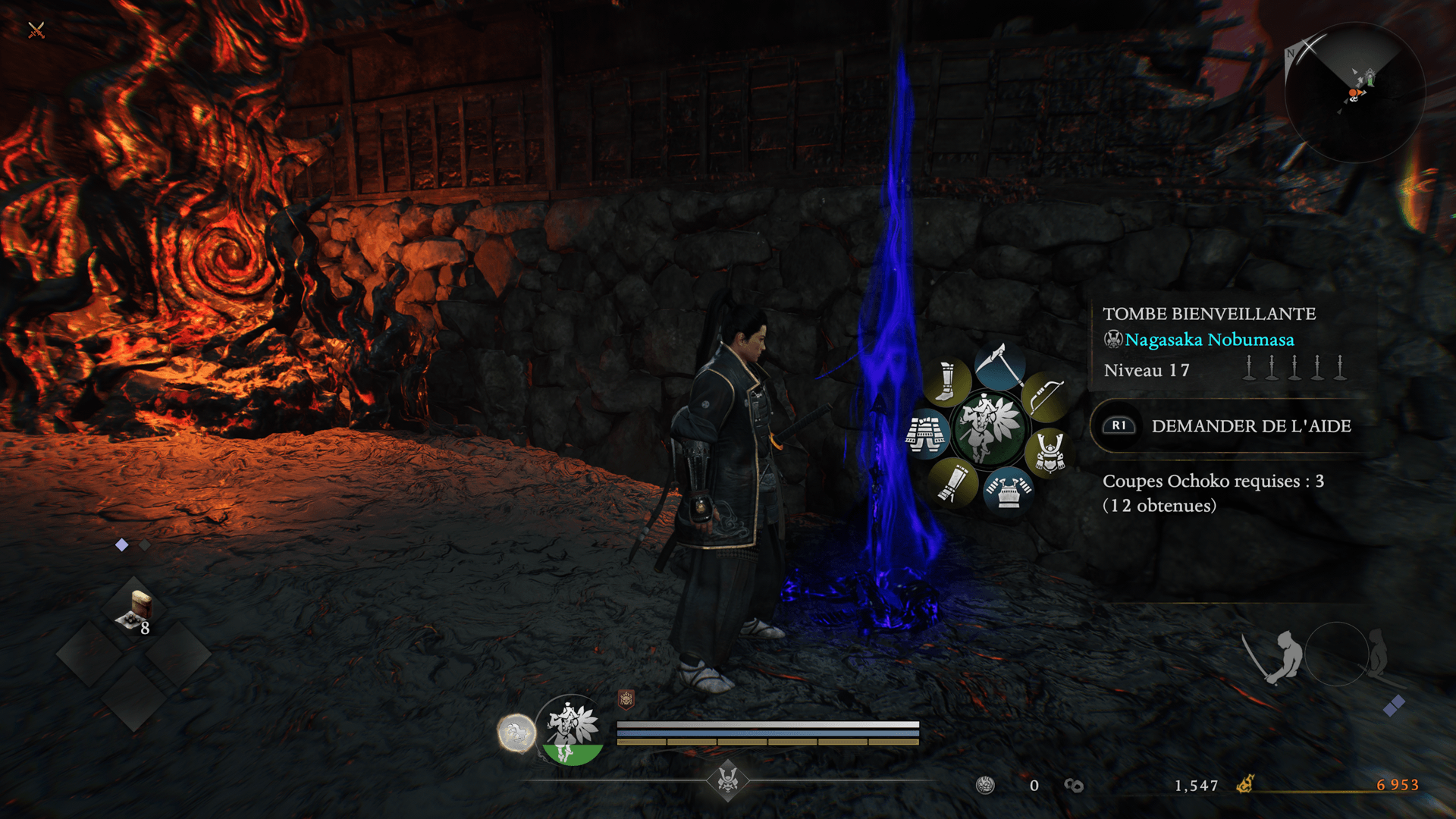Screen dimensions: 1456x819
Task: Select the "Demander de l'aide" option
Action: click(1250, 426)
